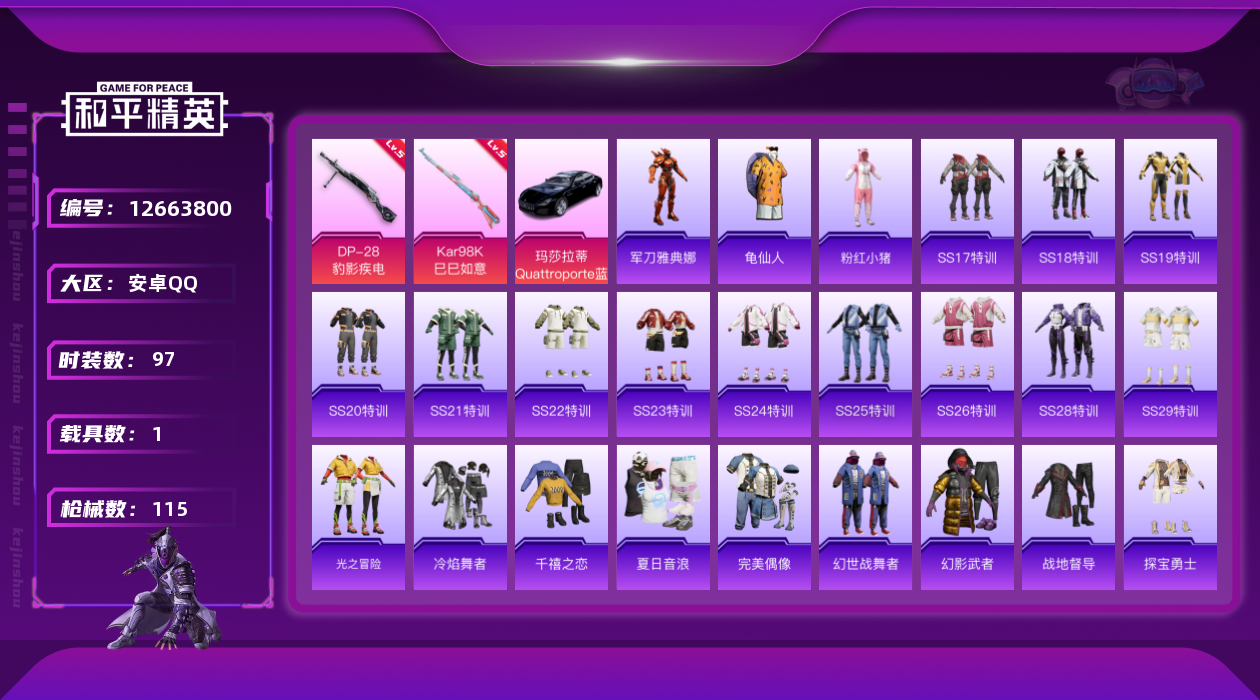Click the SS23特训 red outfit card
Screen dimensions: 1260x700
pos(663,364)
